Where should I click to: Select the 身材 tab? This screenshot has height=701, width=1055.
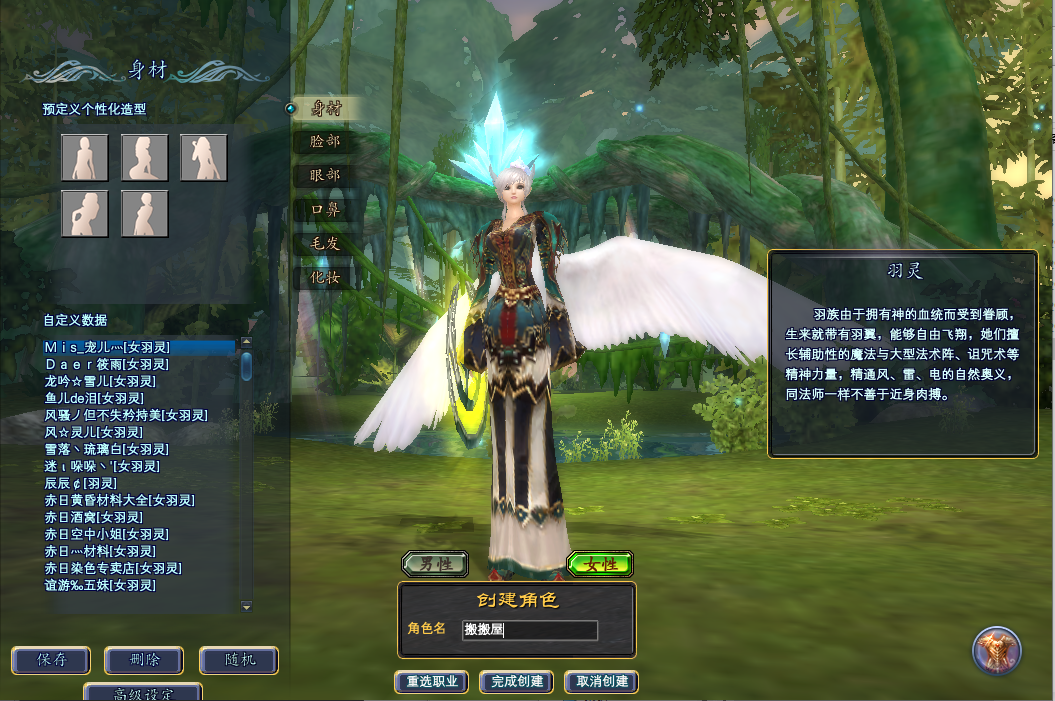(326, 109)
